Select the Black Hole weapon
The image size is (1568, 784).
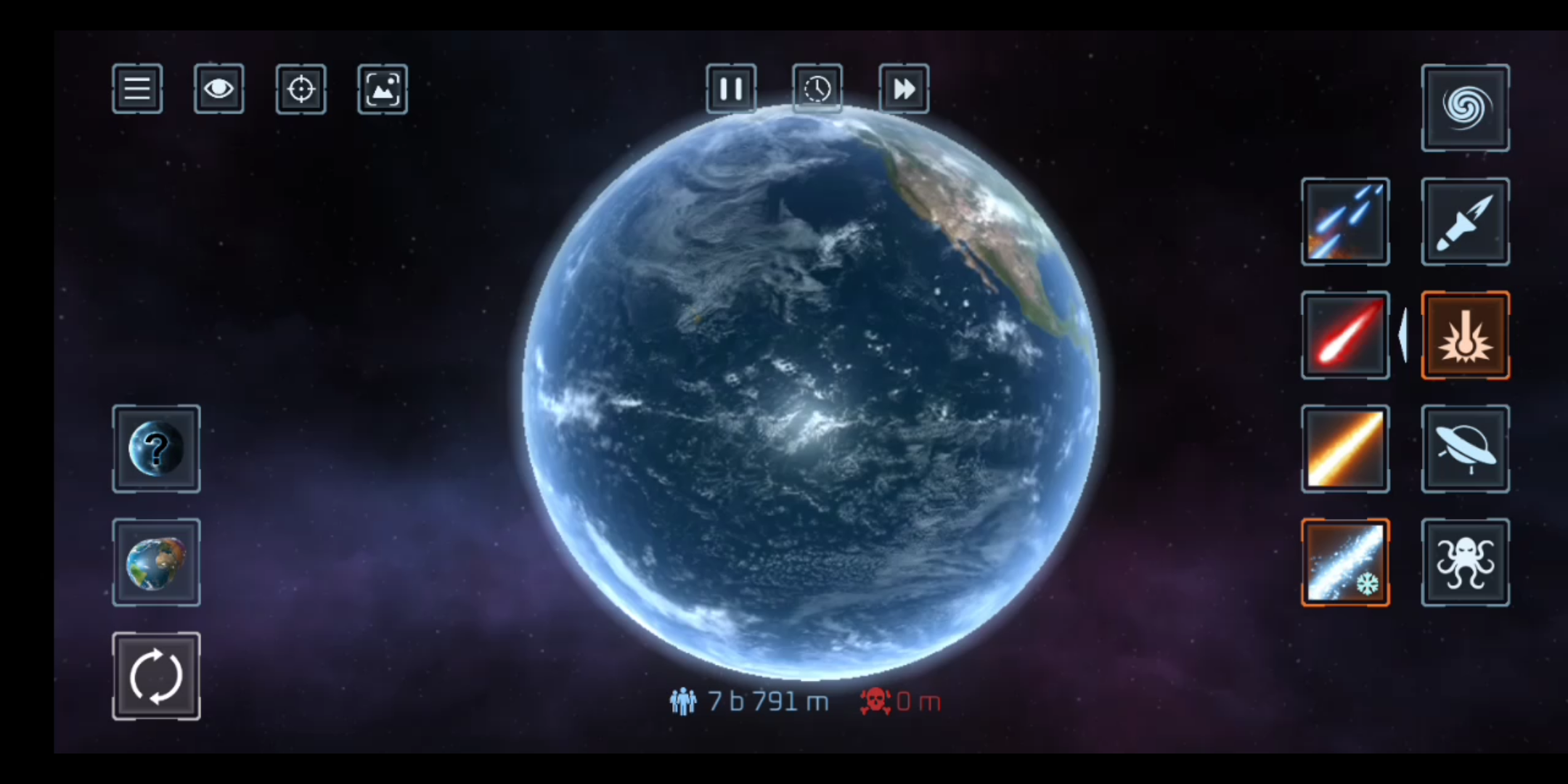(1465, 107)
